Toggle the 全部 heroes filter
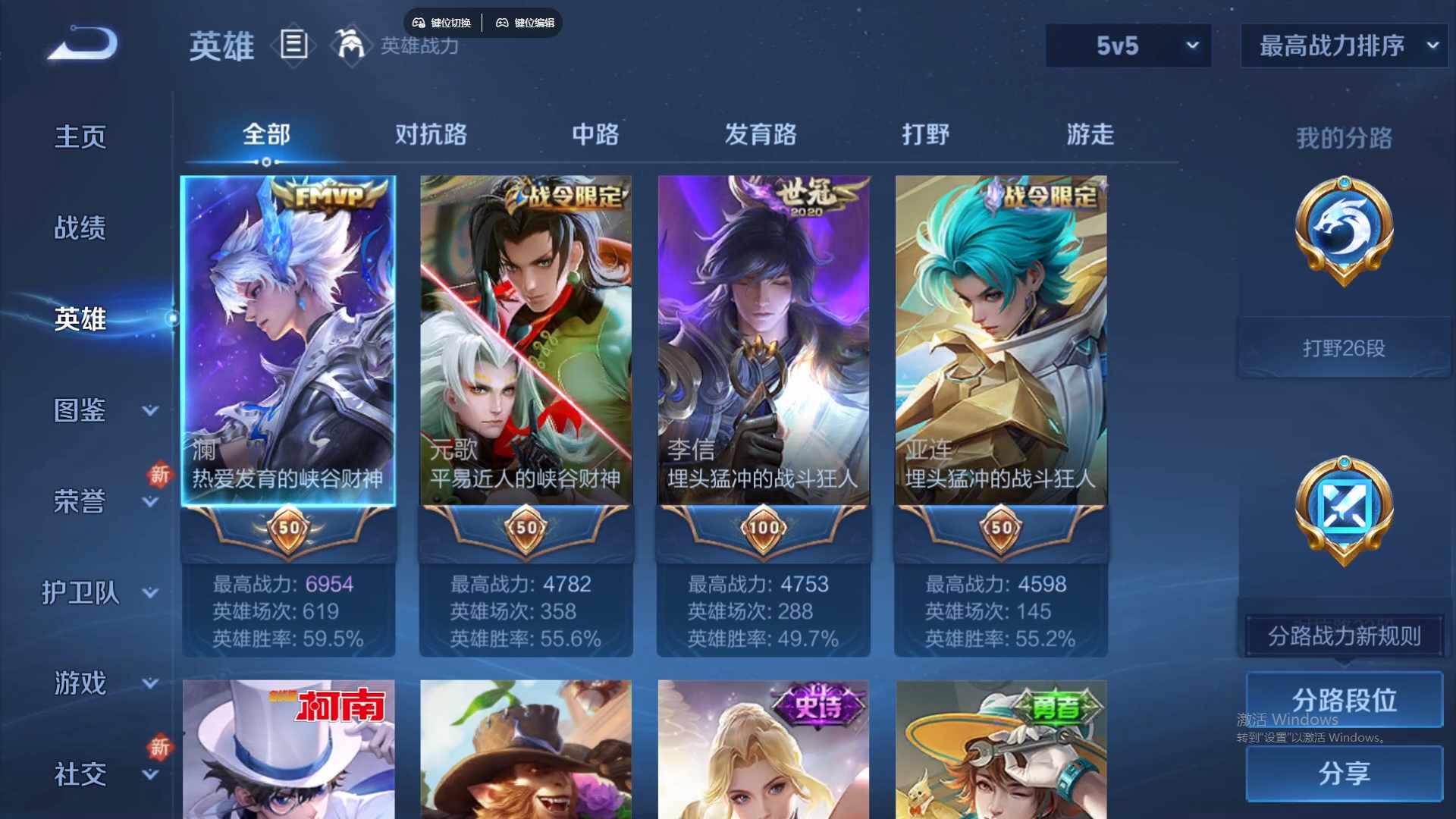This screenshot has width=1456, height=819. pos(265,133)
